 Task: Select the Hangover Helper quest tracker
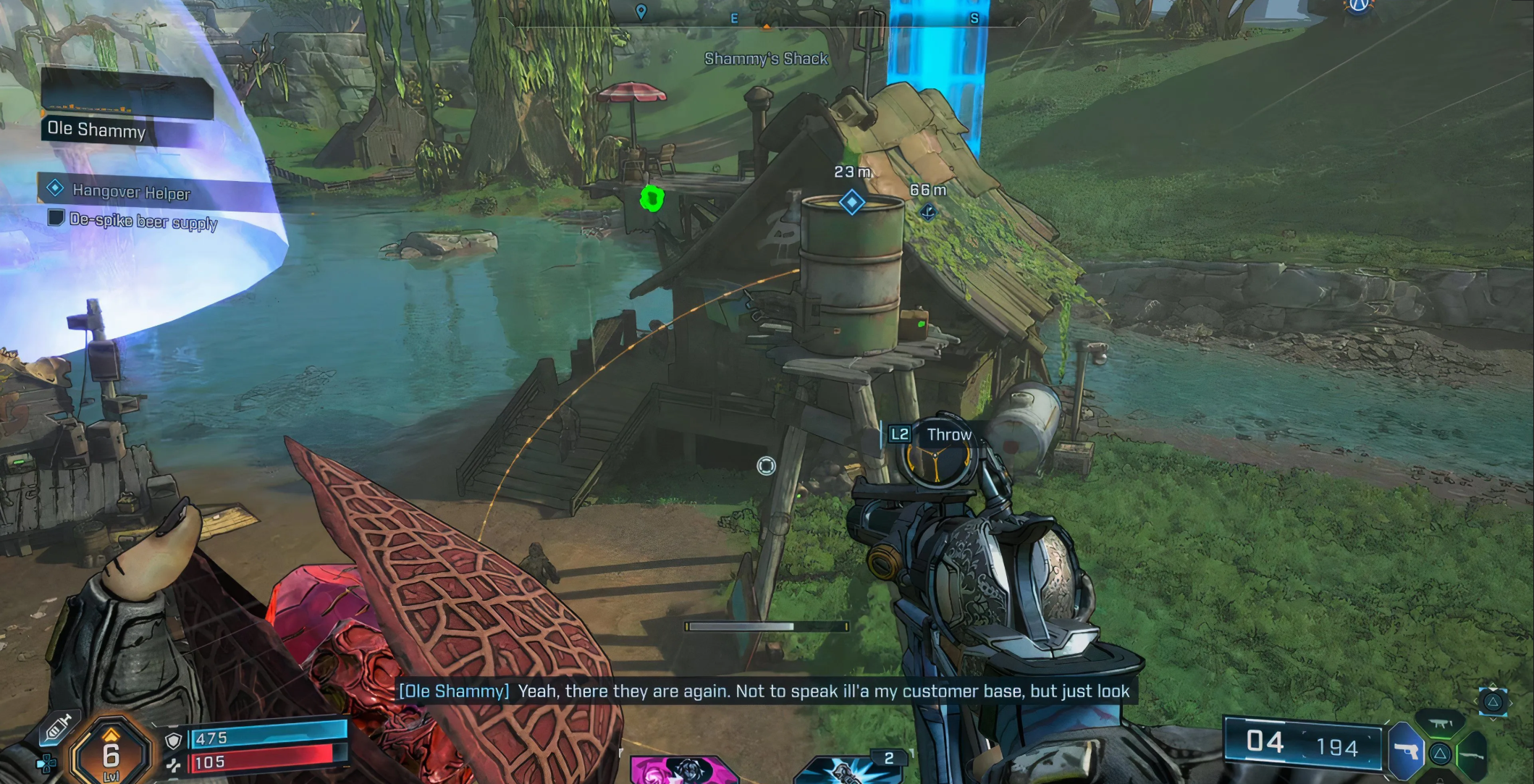(130, 192)
